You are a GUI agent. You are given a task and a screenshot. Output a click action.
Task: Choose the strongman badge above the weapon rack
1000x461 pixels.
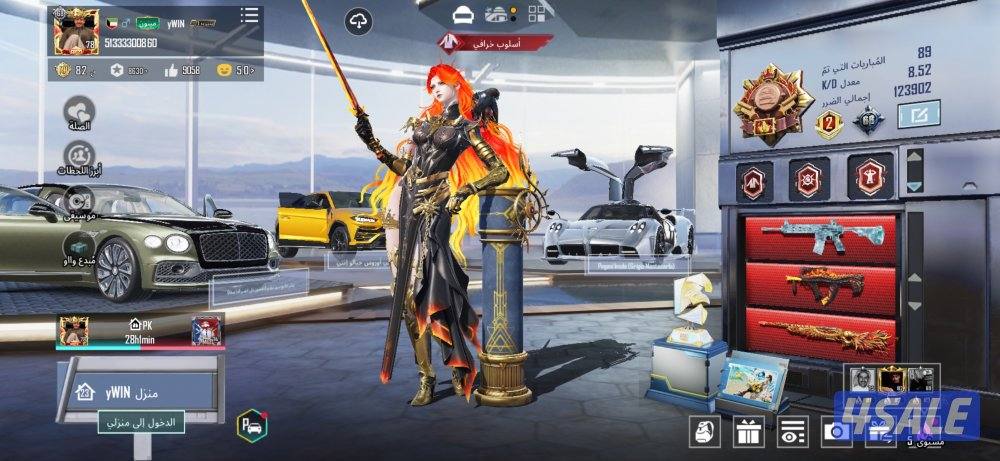[869, 178]
